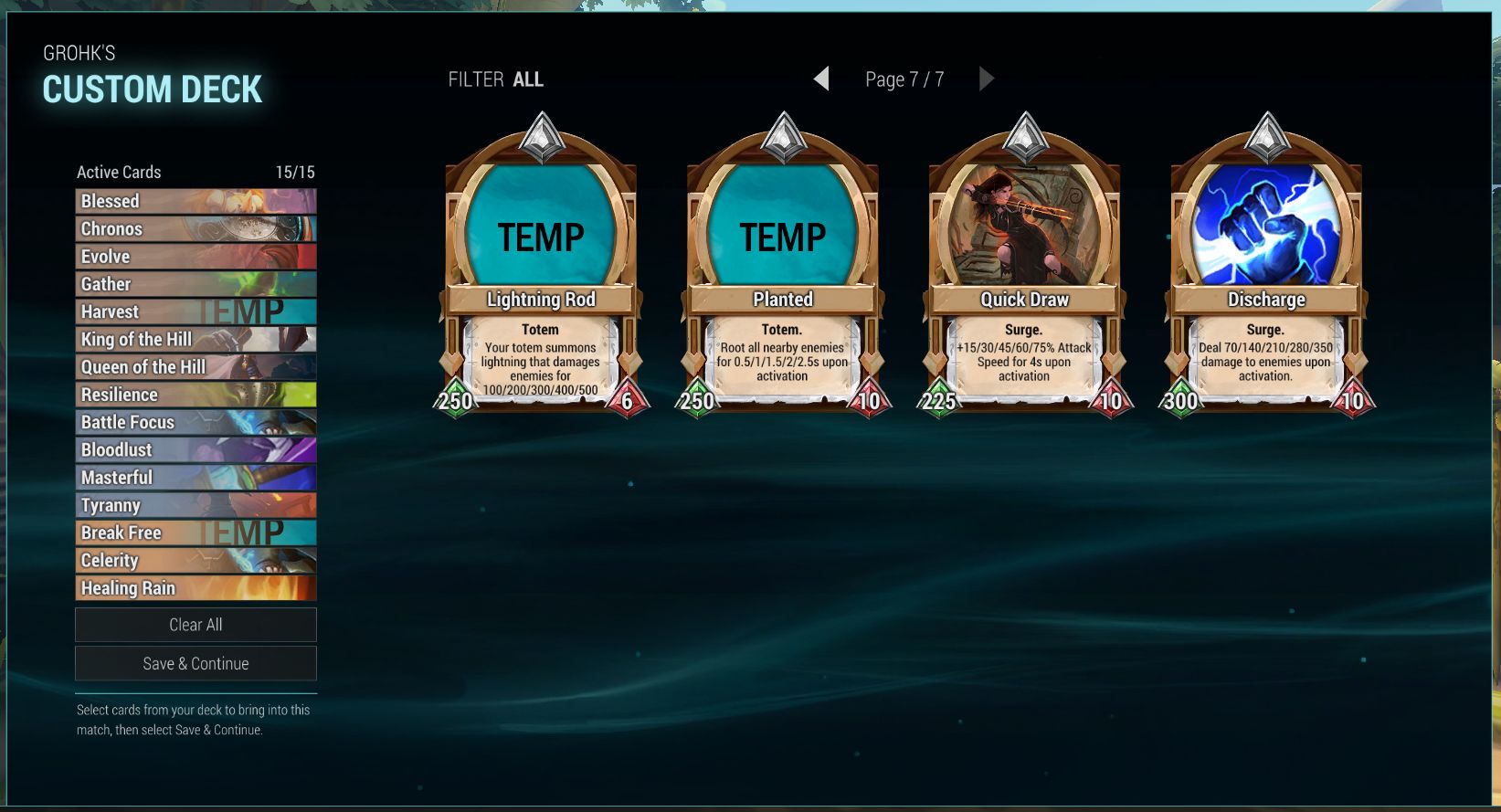Deselect Healing Rain from the active list
Image resolution: width=1501 pixels, height=812 pixels.
pyautogui.click(x=196, y=588)
